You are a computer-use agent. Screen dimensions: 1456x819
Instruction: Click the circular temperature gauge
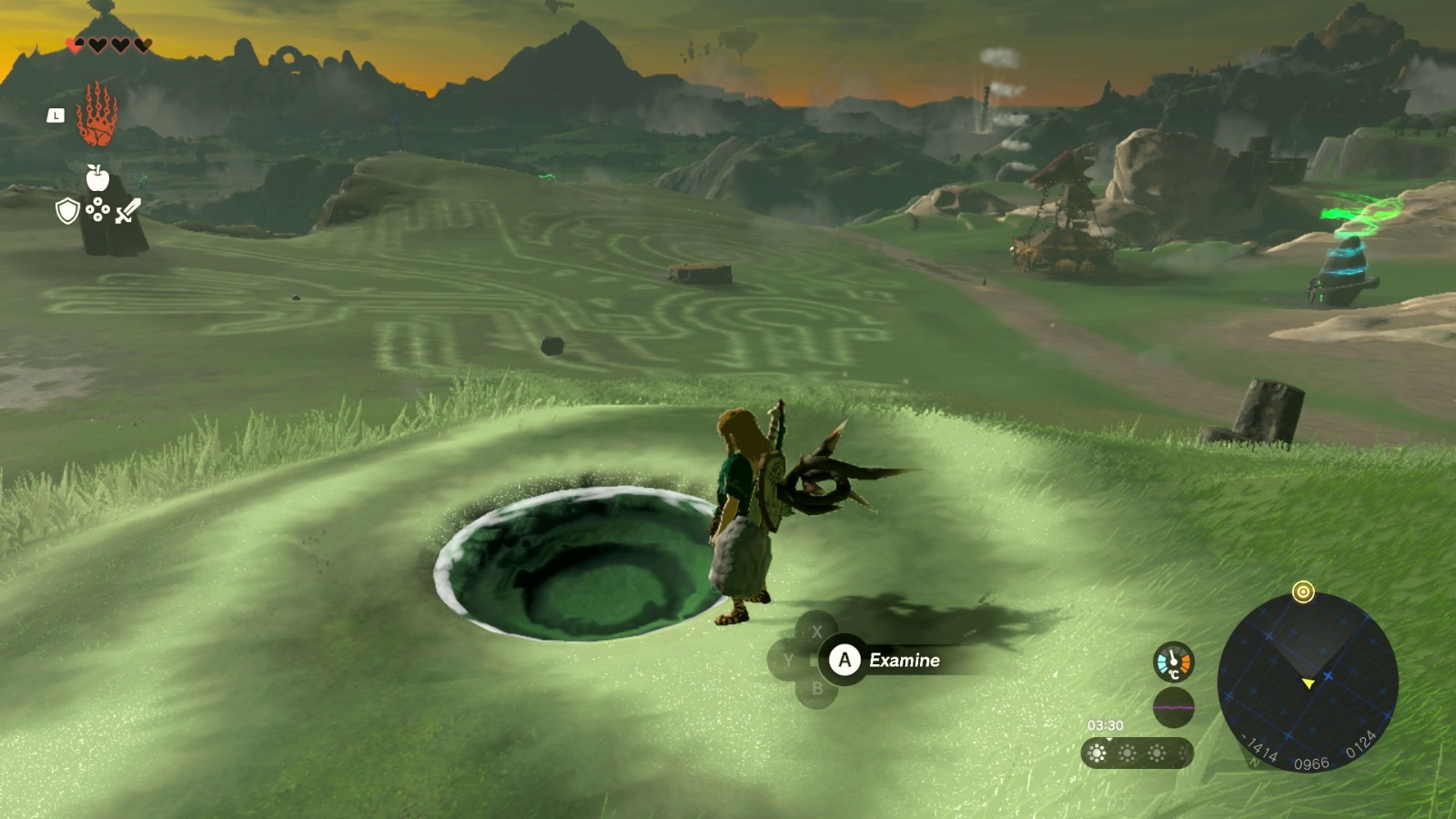tap(1173, 660)
